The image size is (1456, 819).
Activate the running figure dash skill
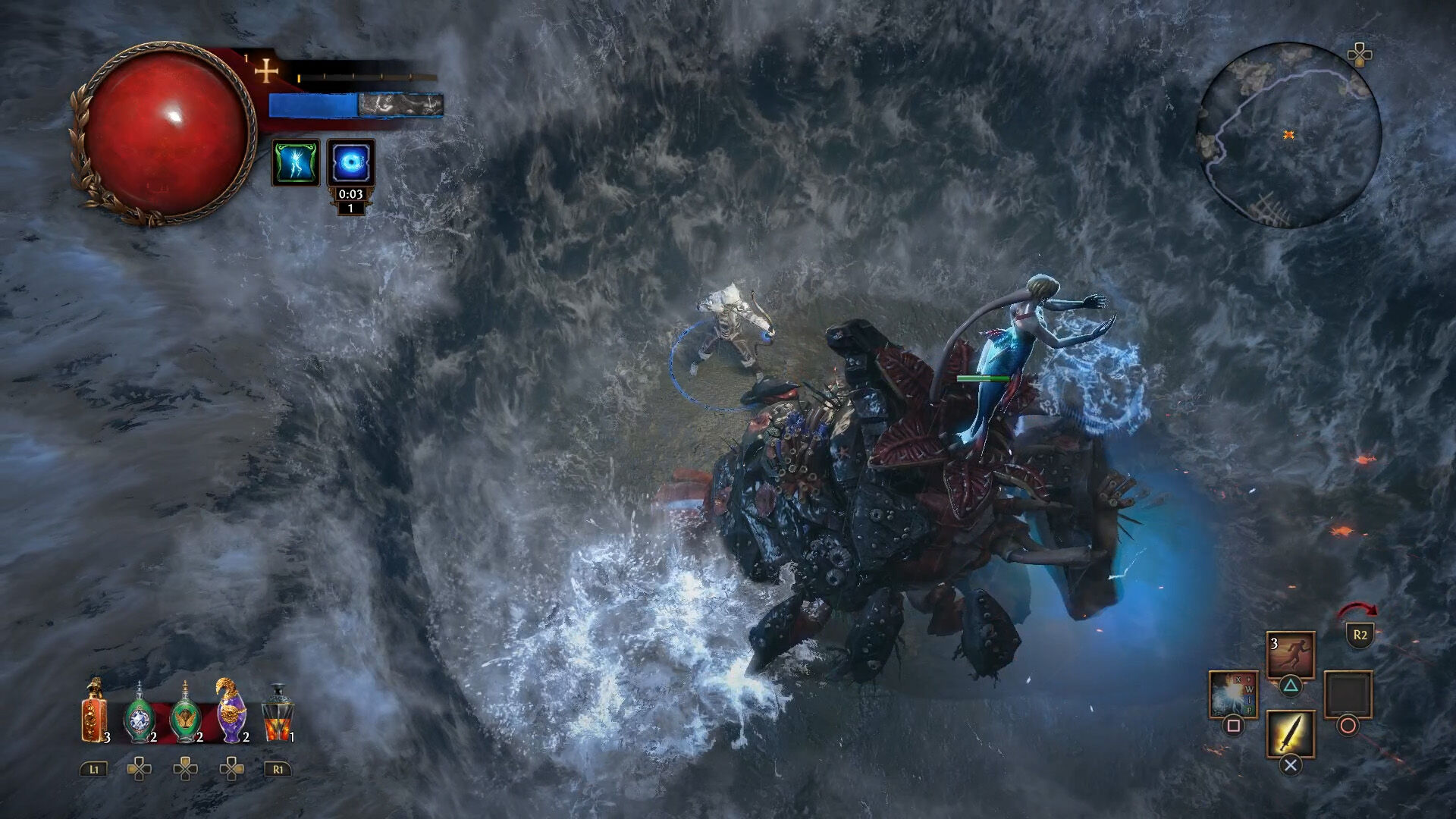pyautogui.click(x=1290, y=655)
